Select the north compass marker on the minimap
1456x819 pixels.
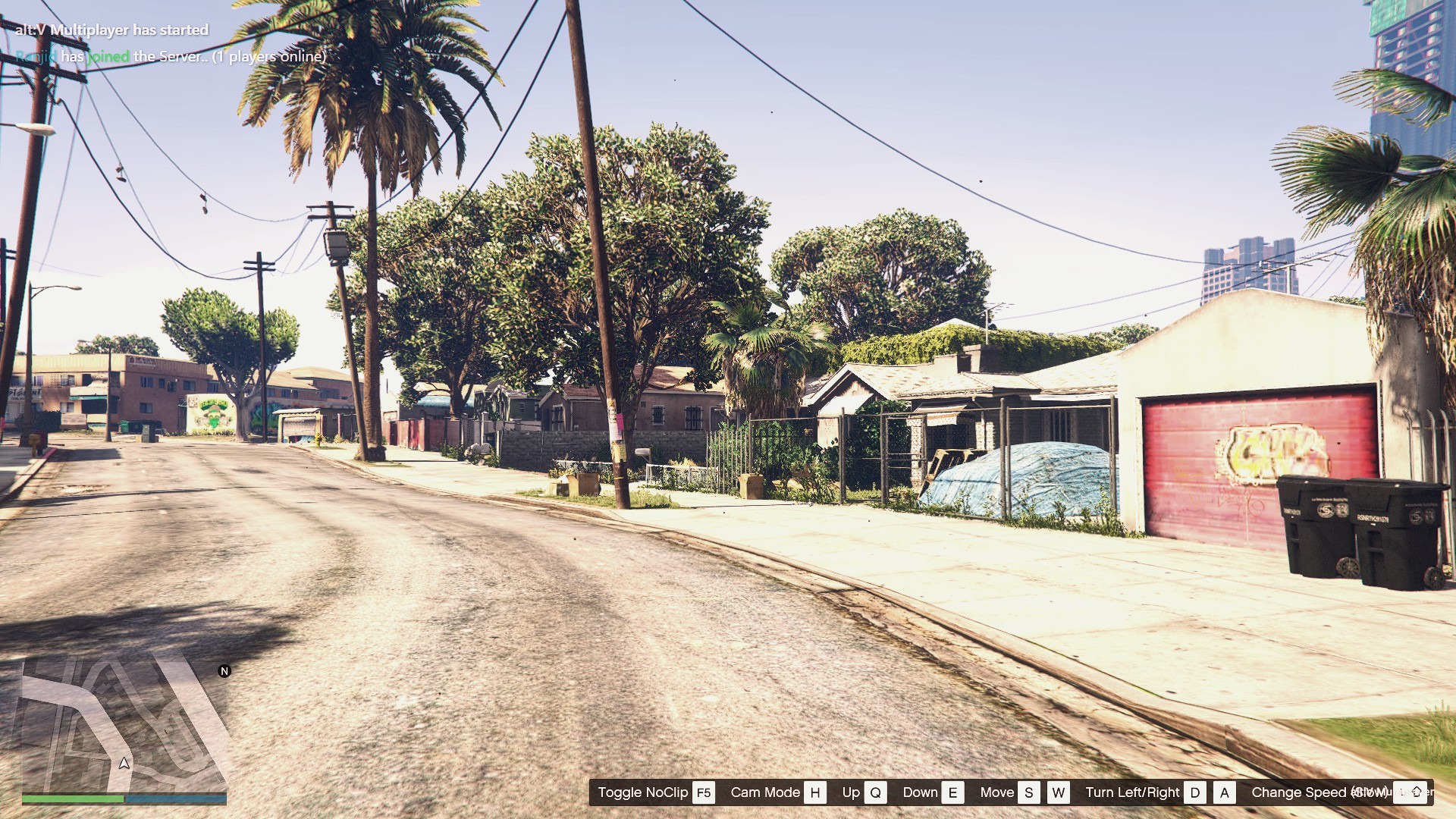[224, 671]
